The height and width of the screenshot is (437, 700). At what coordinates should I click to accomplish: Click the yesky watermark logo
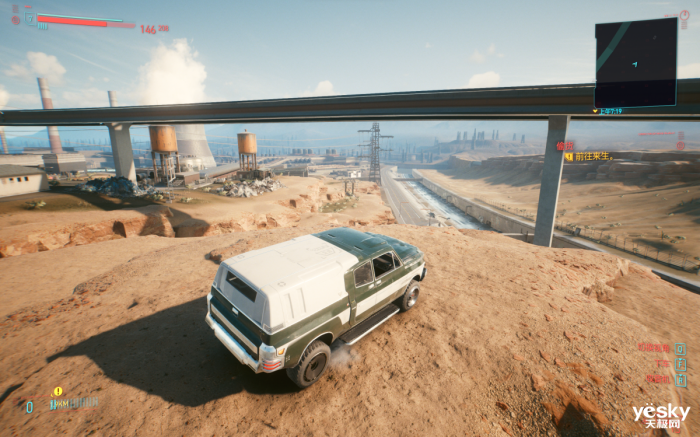point(661,413)
